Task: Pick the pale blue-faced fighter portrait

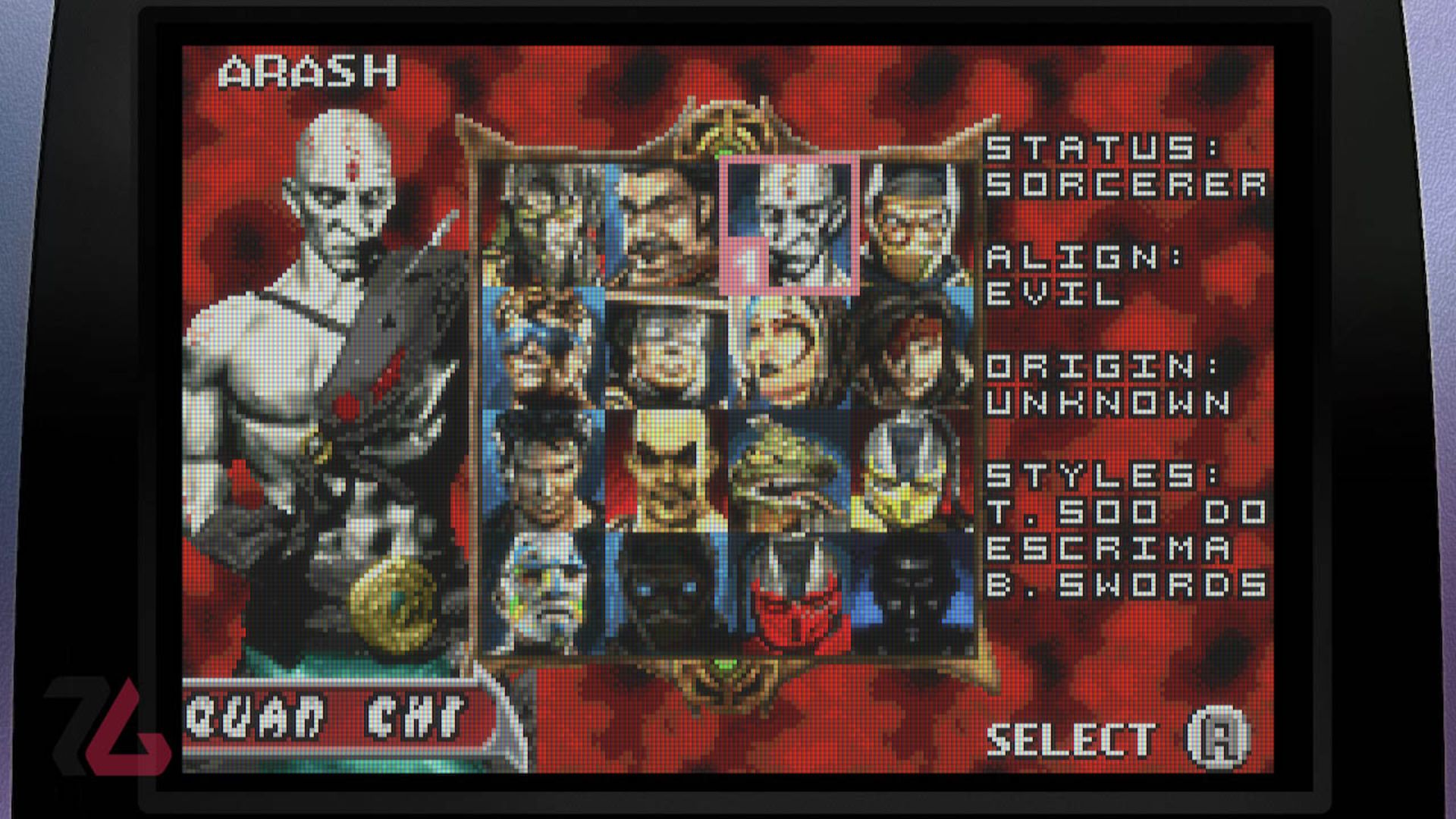Action: (x=544, y=593)
